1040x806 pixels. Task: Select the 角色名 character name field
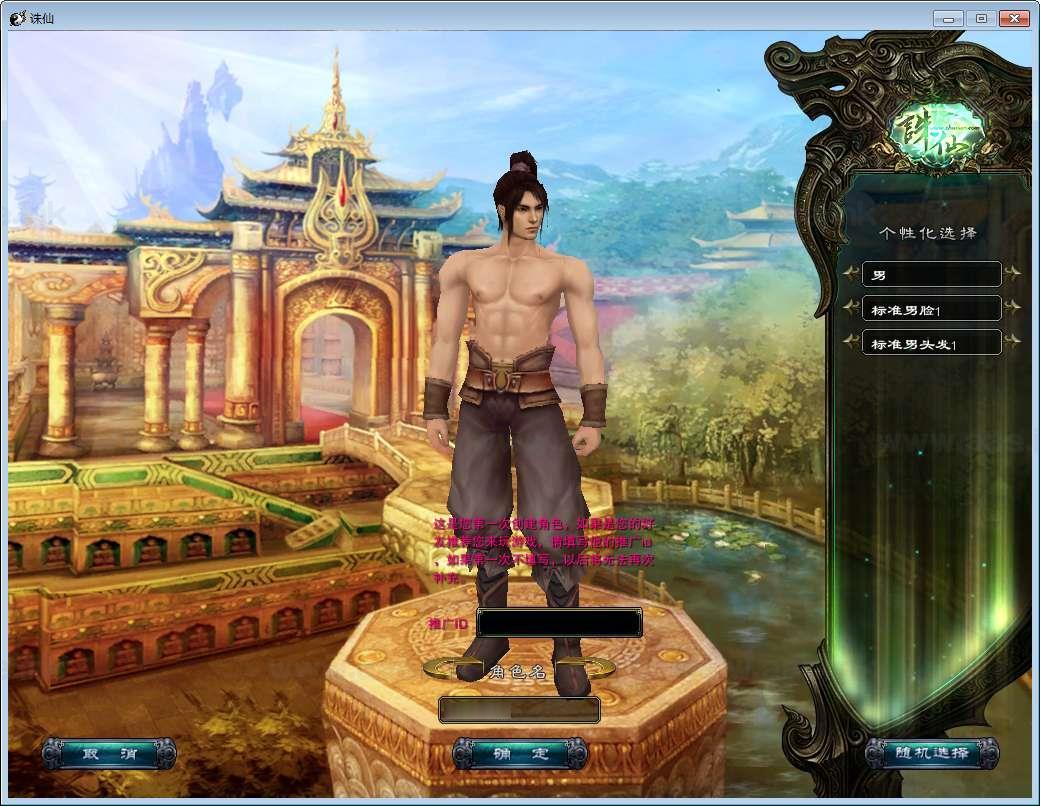[519, 710]
